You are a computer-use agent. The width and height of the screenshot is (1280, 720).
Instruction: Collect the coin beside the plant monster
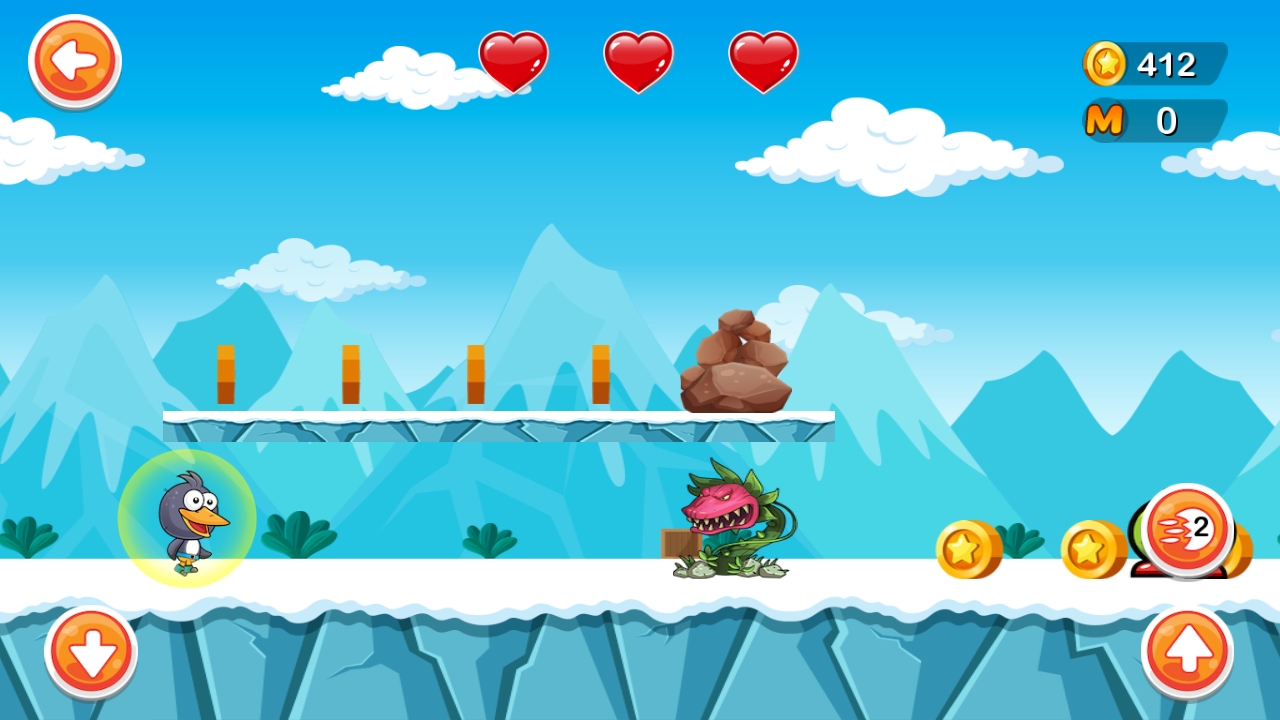(x=966, y=551)
